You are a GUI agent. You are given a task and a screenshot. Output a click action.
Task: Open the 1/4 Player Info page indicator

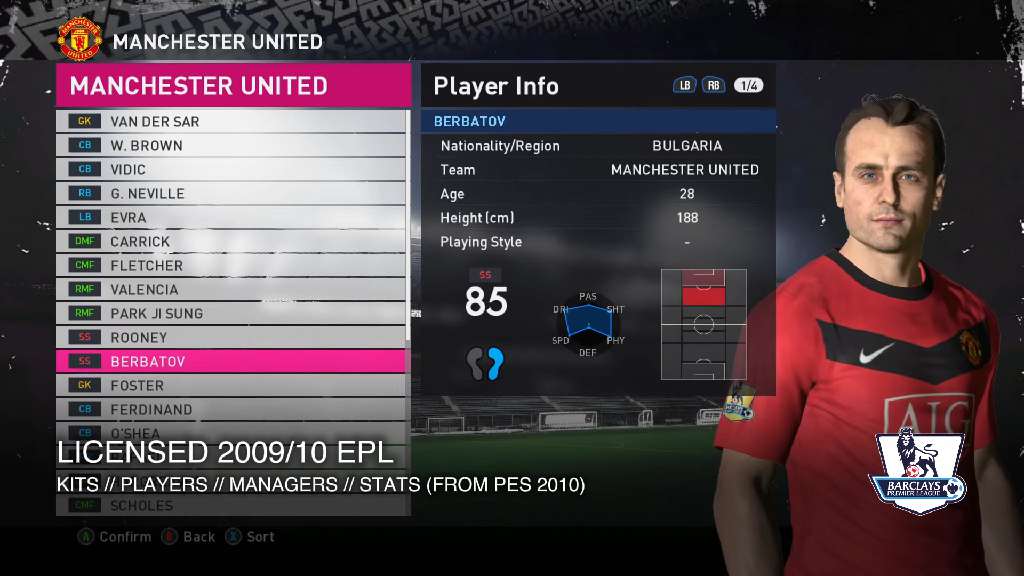point(748,86)
